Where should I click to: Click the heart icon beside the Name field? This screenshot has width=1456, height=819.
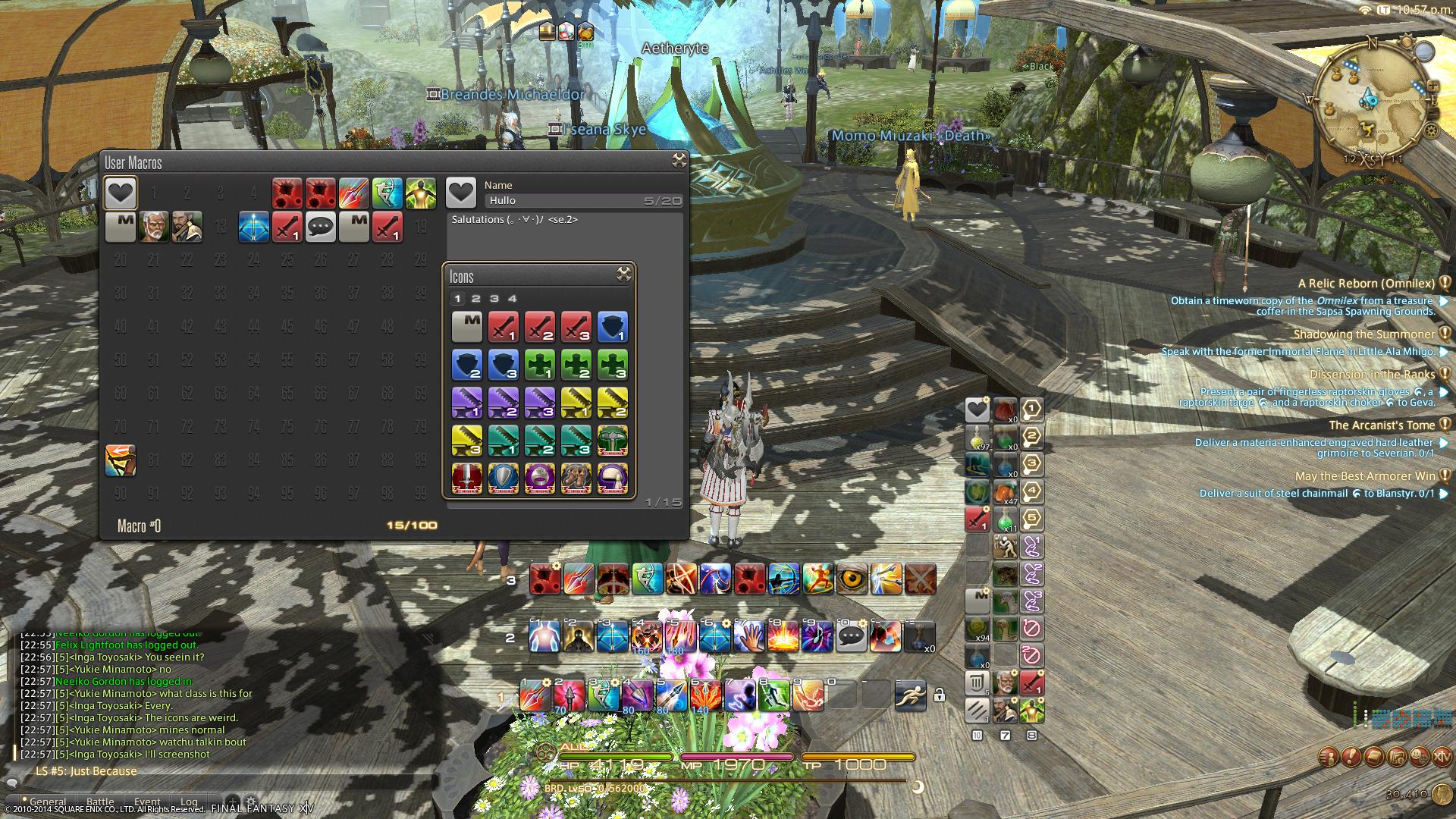[461, 193]
